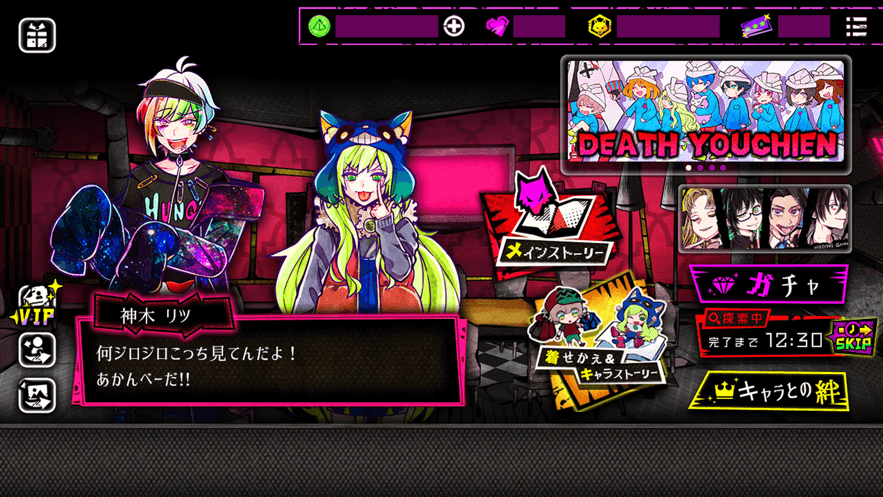
Task: Tap the purple ticket icon
Action: [x=757, y=27]
